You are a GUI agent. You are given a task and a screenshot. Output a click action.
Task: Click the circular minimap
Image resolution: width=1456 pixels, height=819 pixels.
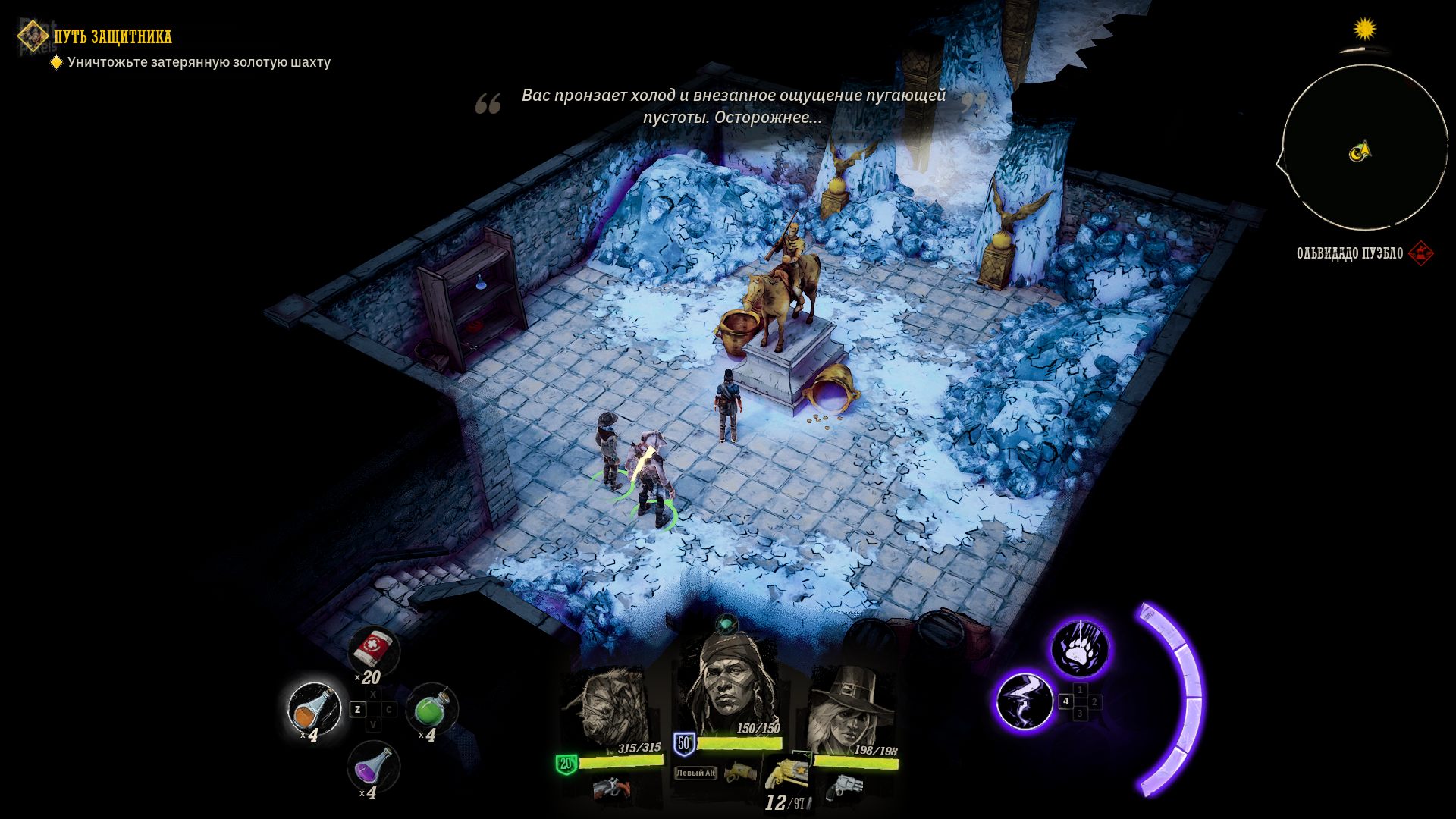click(x=1363, y=149)
